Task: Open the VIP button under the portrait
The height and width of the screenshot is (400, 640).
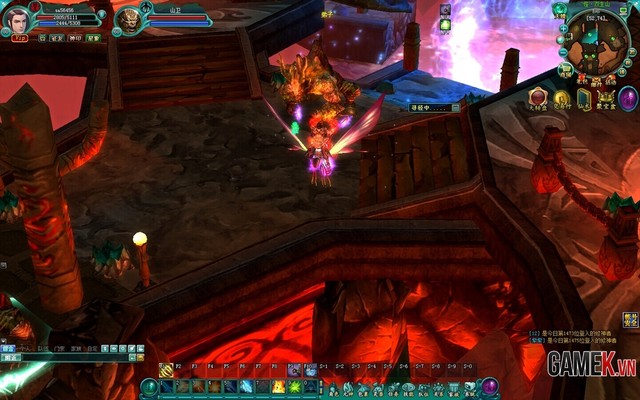Action: point(19,37)
